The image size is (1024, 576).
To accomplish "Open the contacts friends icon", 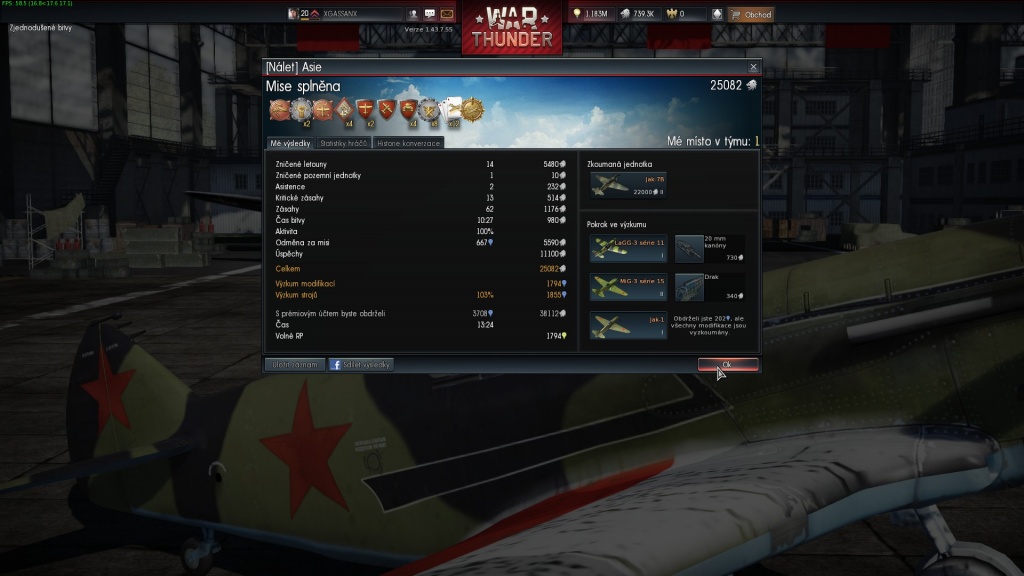I will point(413,15).
